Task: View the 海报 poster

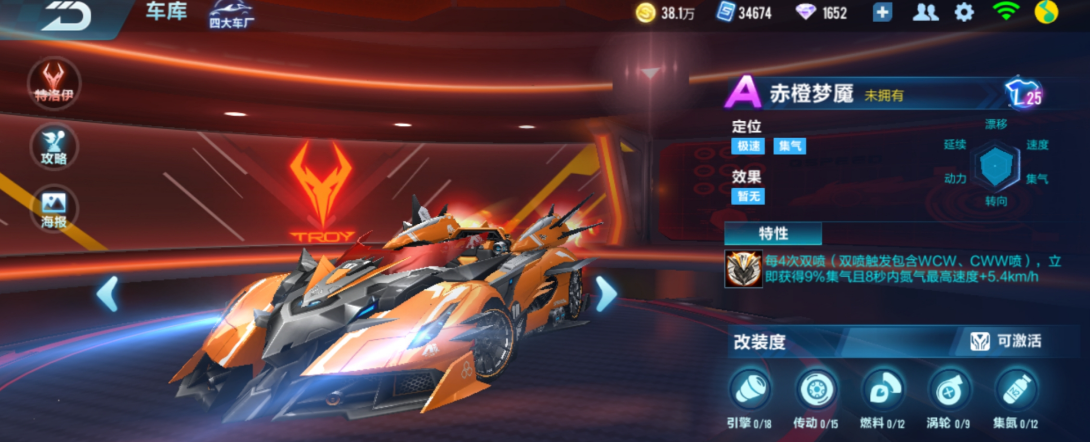Action: 54,208
